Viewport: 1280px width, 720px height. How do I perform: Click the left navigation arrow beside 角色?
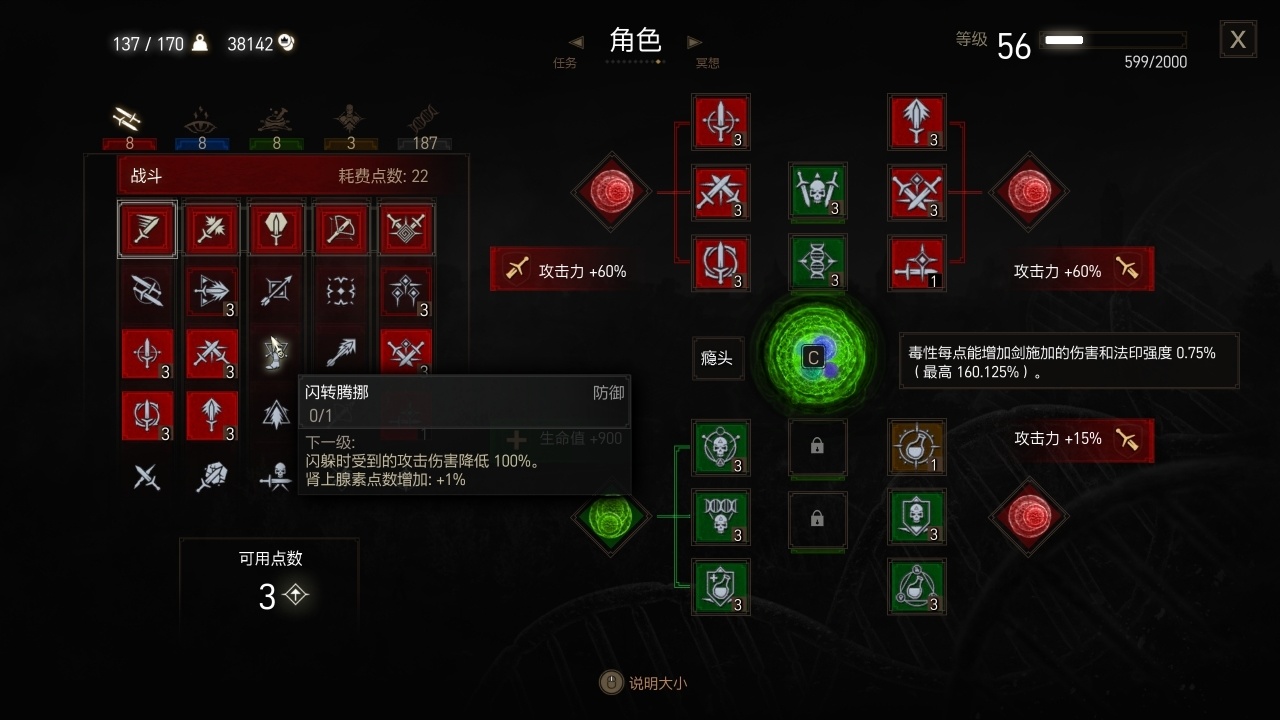[575, 42]
